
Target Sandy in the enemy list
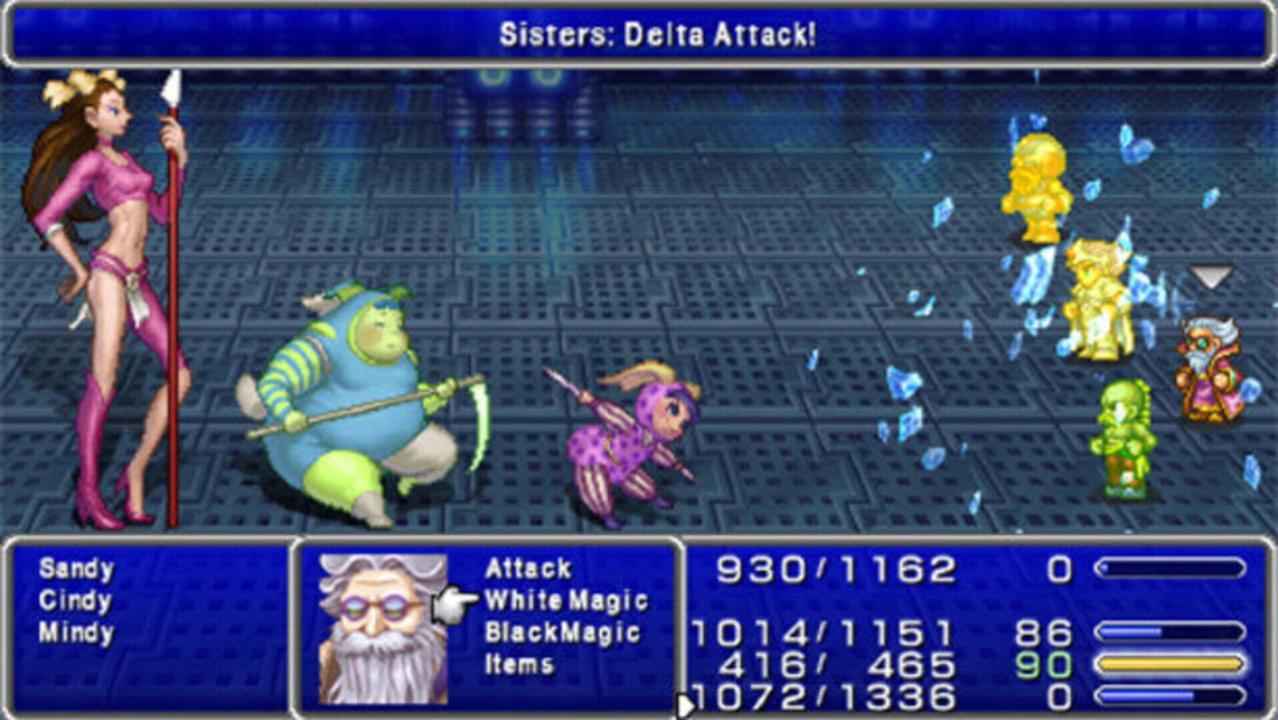coord(76,569)
